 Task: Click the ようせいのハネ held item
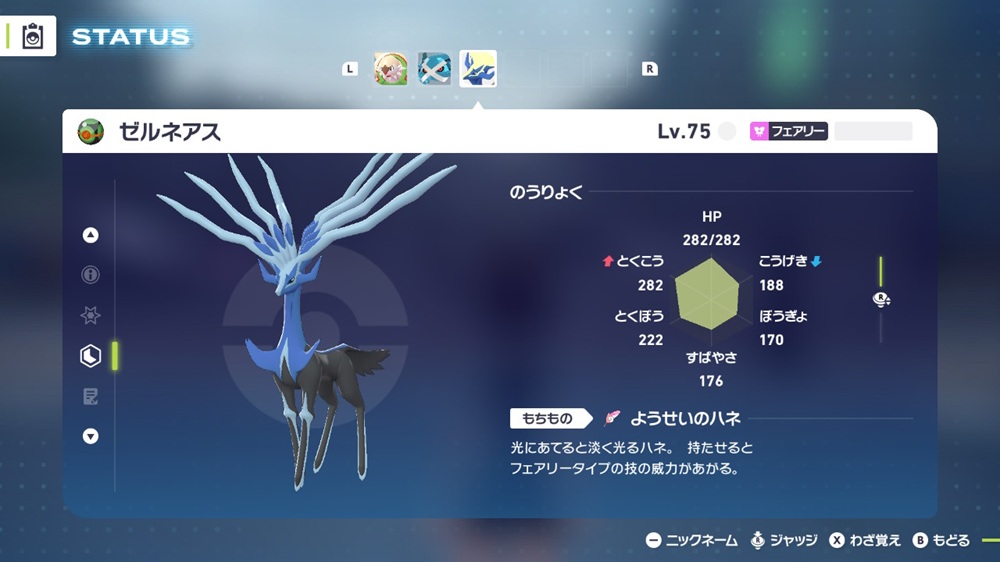click(672, 418)
